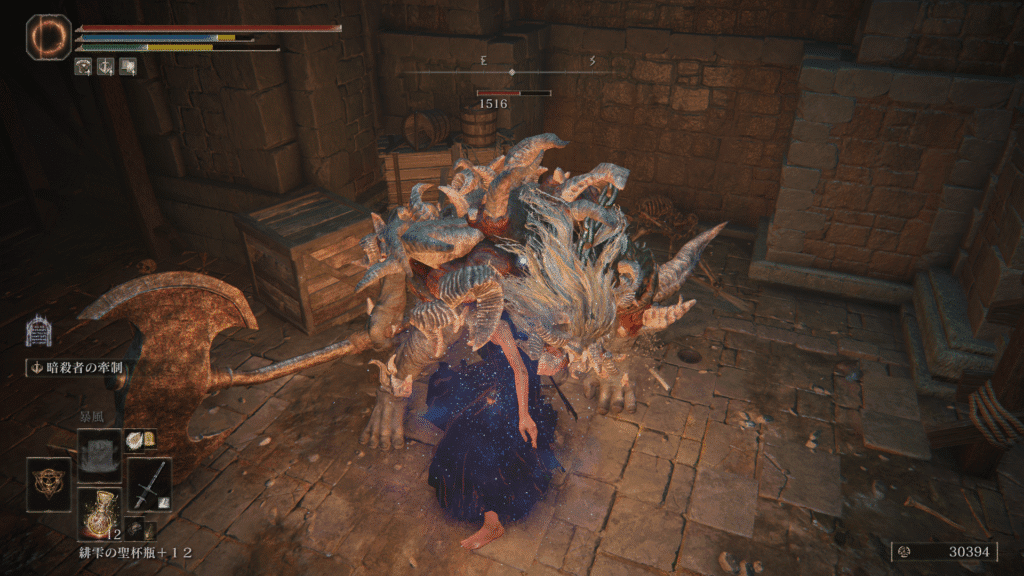This screenshot has height=576, width=1024.
Task: Click the round seal emblem slot
Action: (49, 484)
